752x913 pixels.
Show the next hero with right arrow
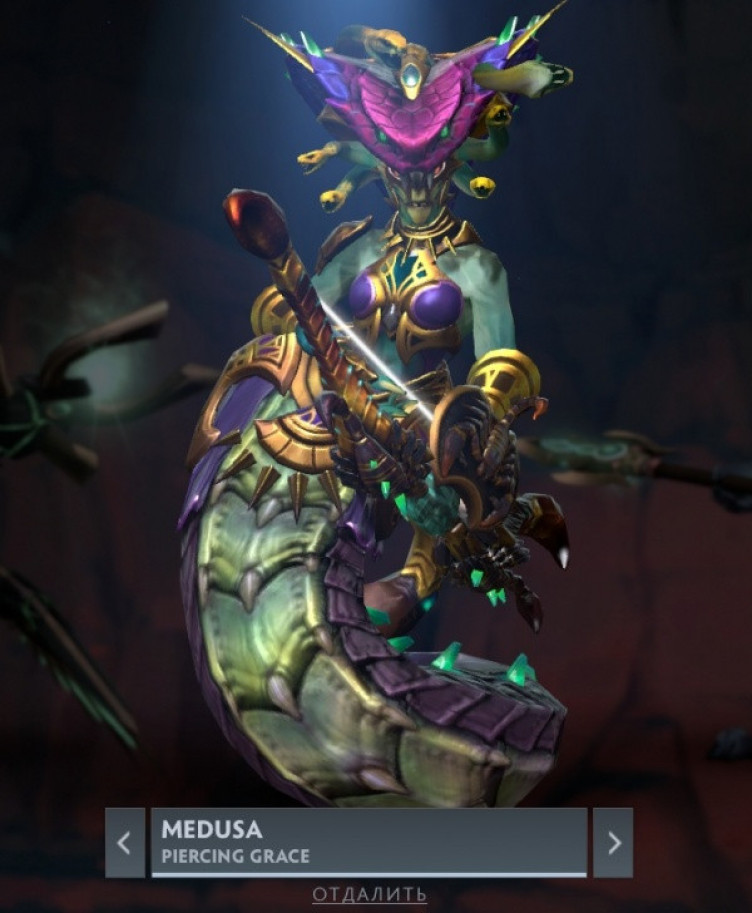(612, 843)
